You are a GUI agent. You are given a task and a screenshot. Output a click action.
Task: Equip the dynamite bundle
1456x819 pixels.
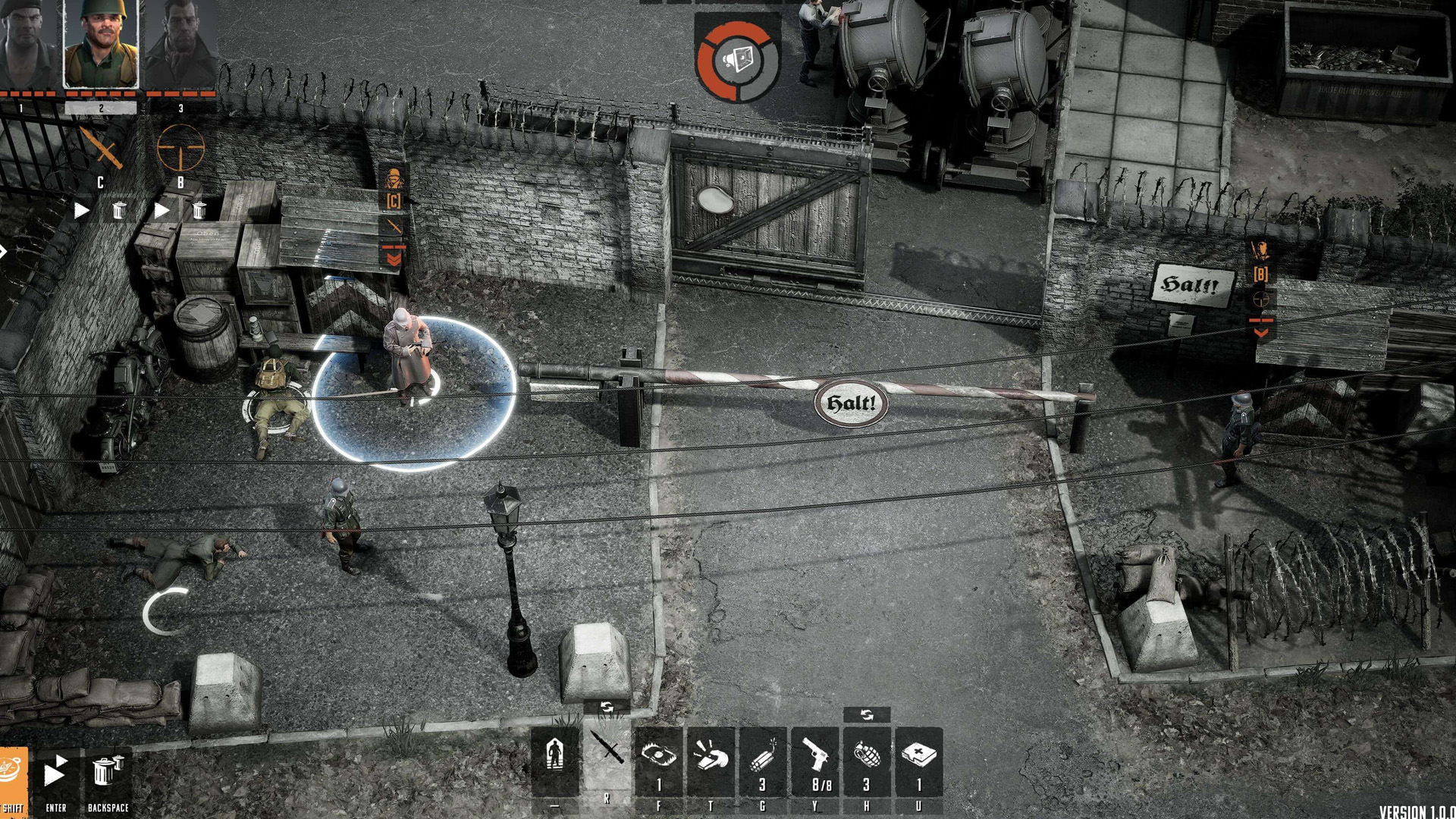click(762, 762)
